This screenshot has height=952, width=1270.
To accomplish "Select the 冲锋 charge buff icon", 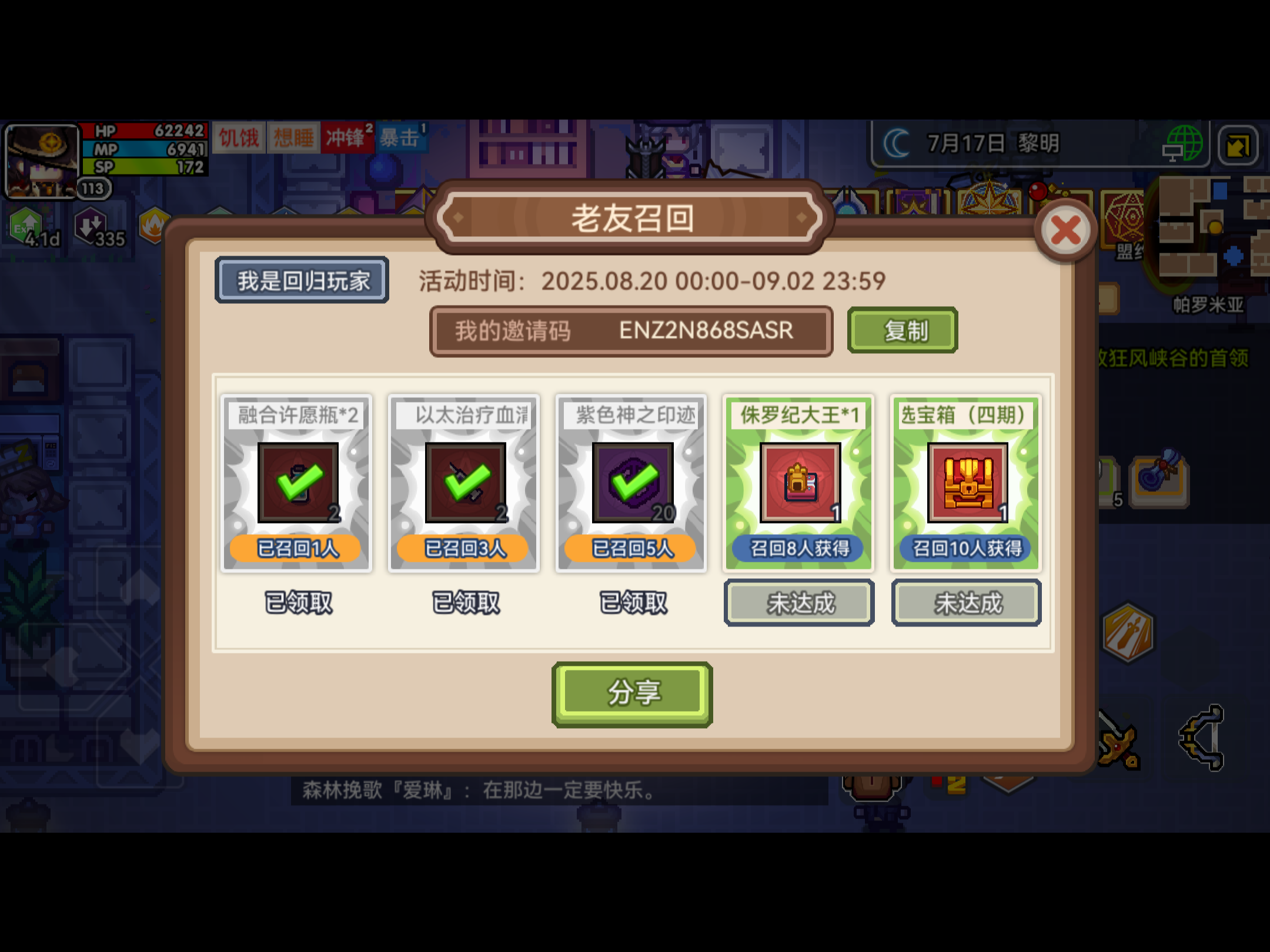I will pos(347,138).
